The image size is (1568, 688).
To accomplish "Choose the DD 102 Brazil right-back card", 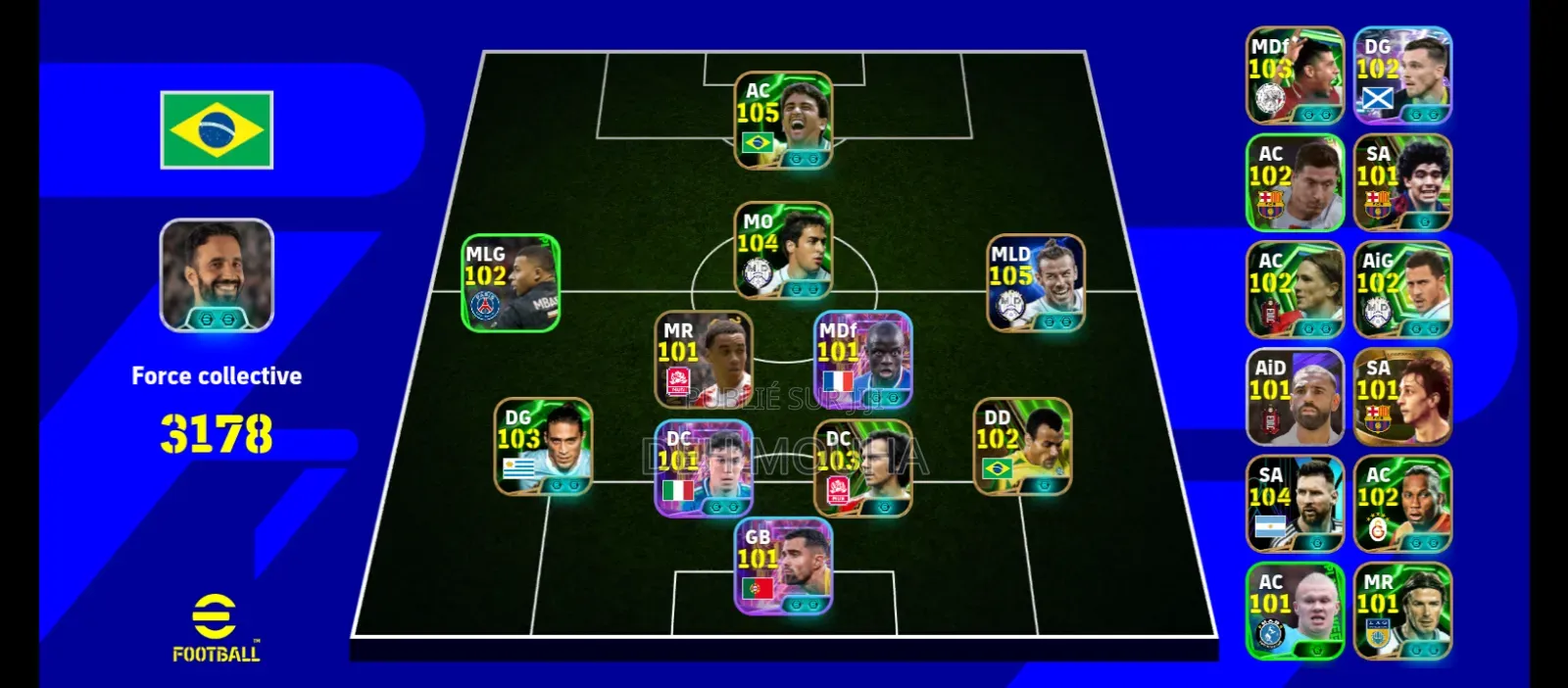I will 1022,446.
